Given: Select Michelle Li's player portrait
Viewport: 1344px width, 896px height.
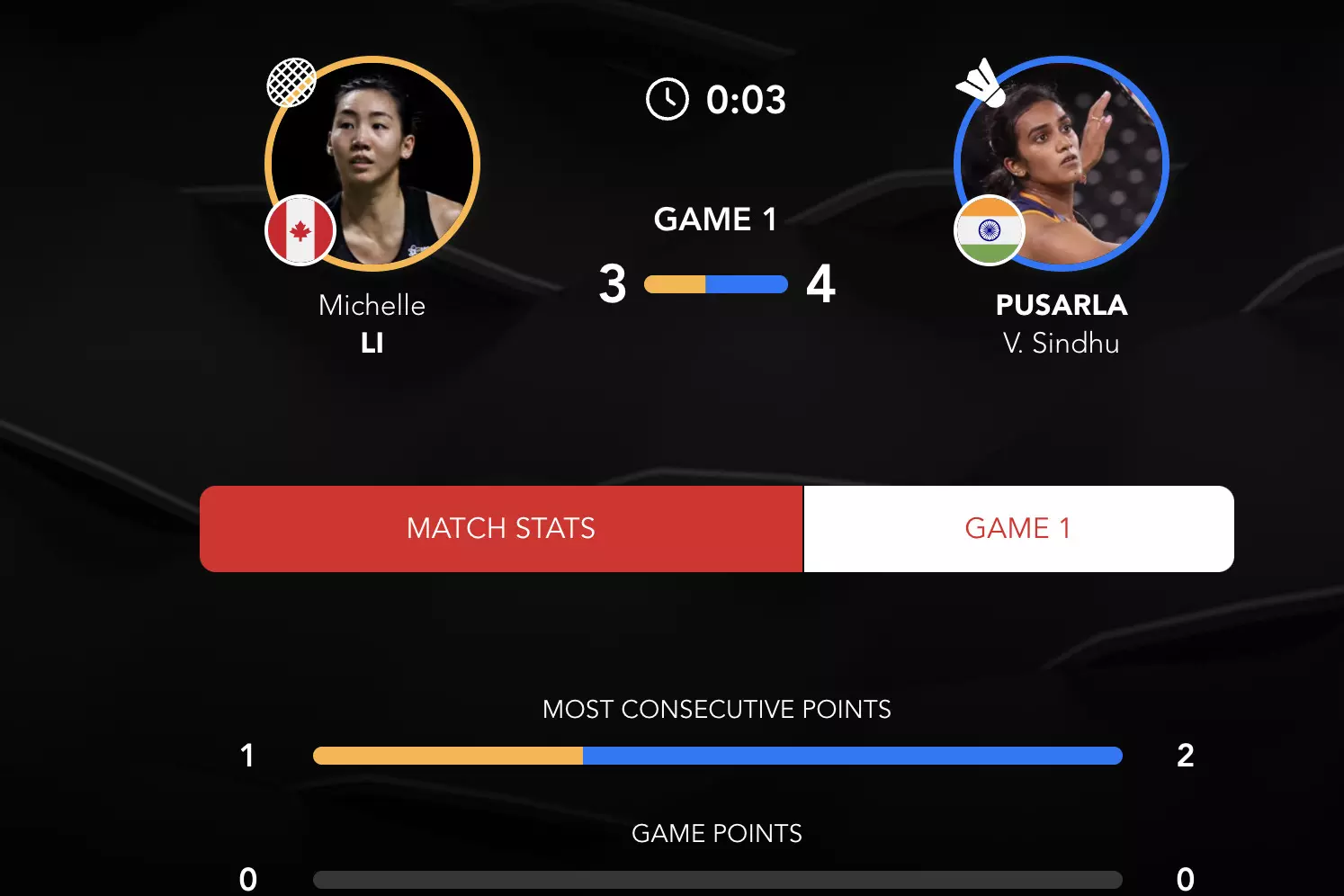Looking at the screenshot, I should 372,164.
